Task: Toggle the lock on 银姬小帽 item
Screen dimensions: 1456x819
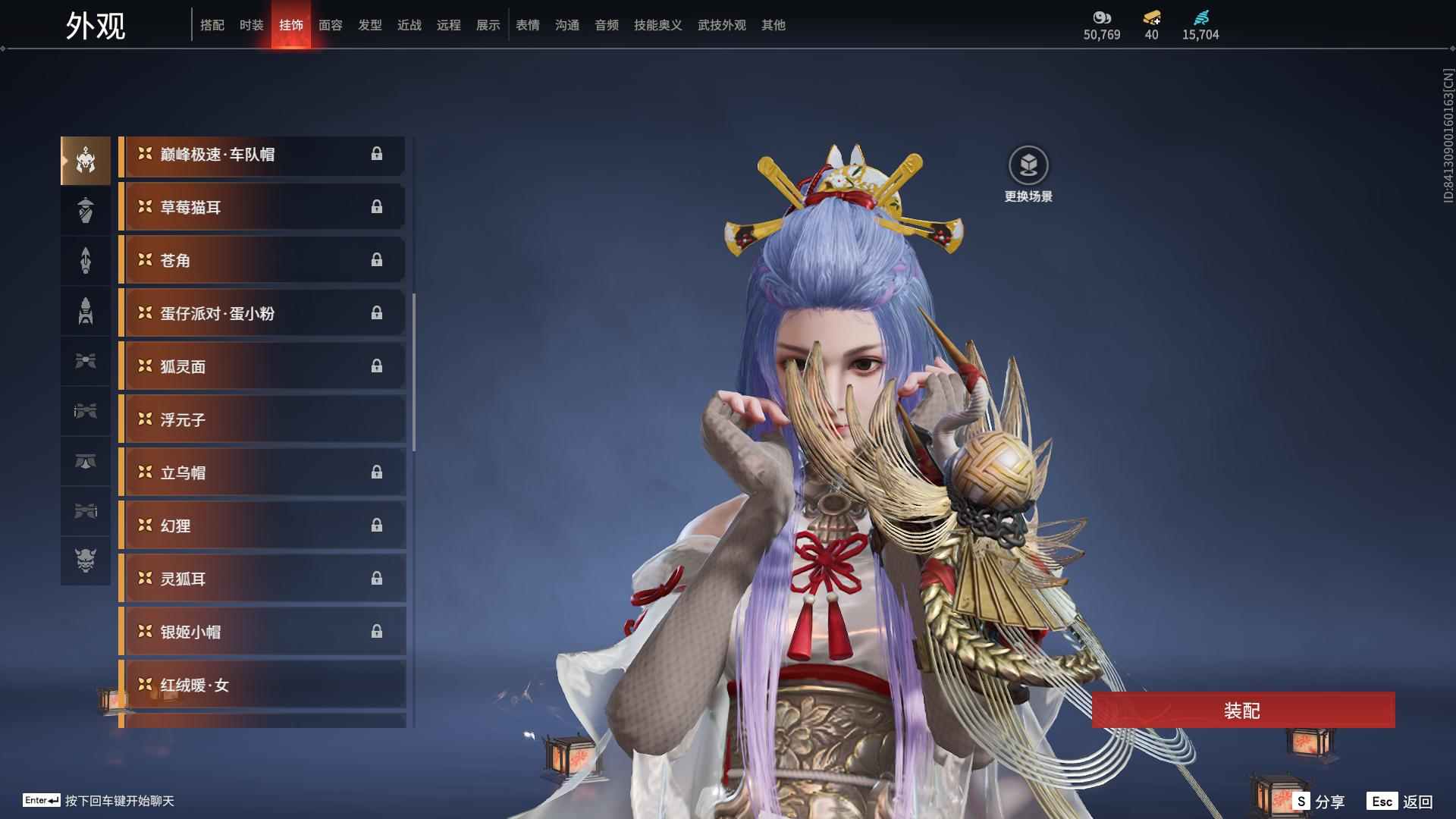Action: point(378,632)
